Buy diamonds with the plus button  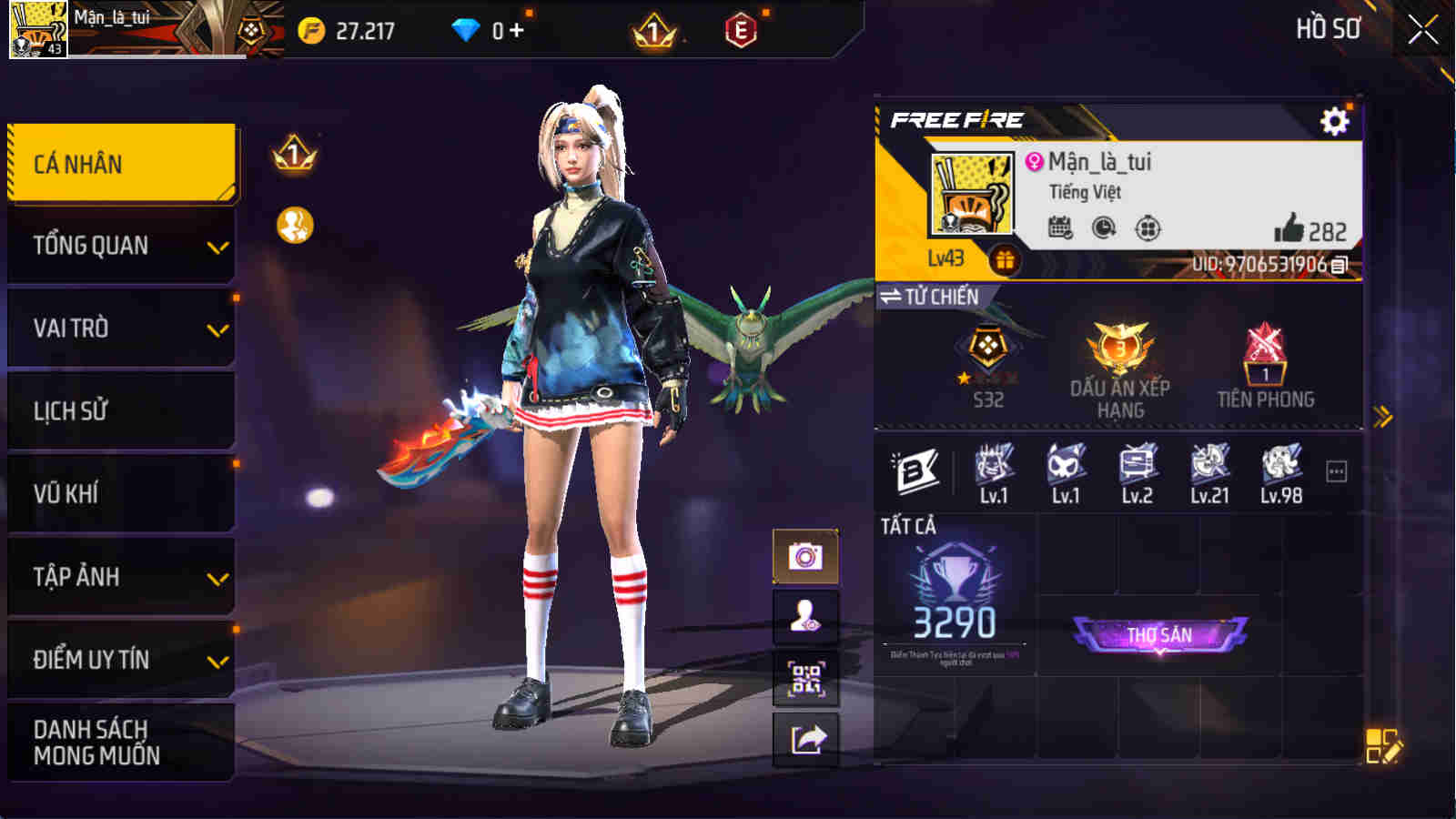click(x=519, y=28)
